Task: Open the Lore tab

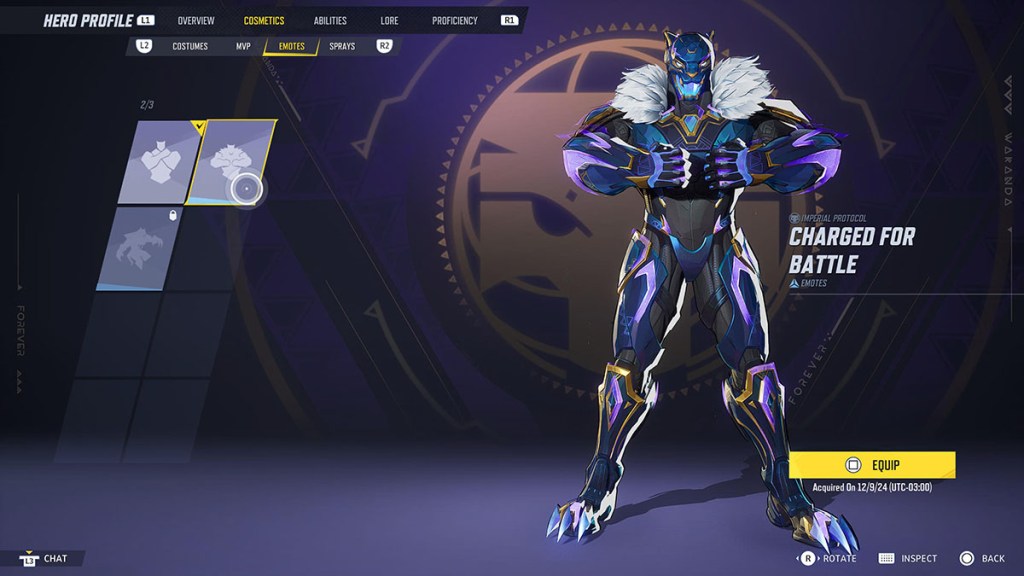Action: (x=389, y=20)
